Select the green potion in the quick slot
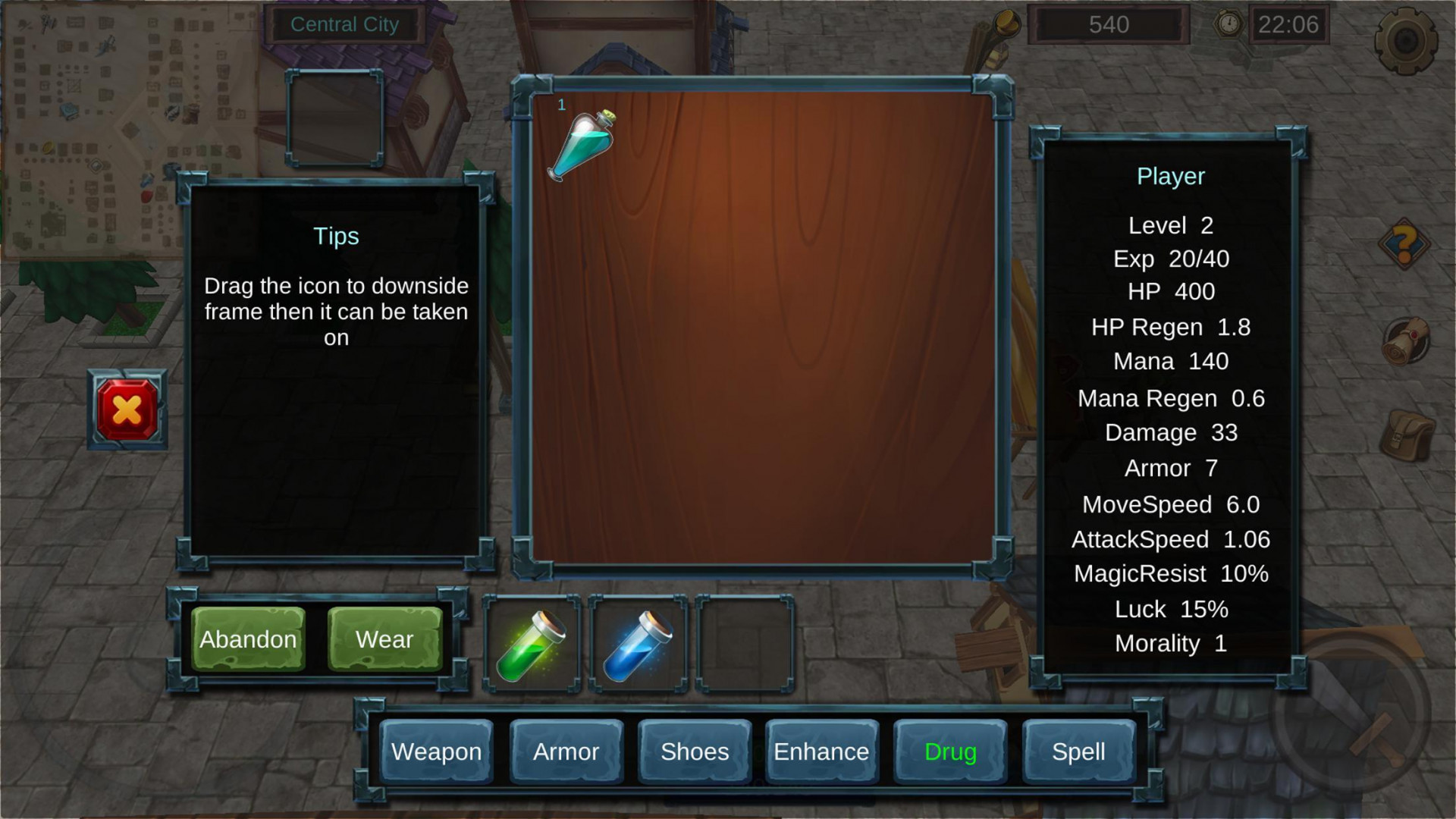1456x819 pixels. 532,645
